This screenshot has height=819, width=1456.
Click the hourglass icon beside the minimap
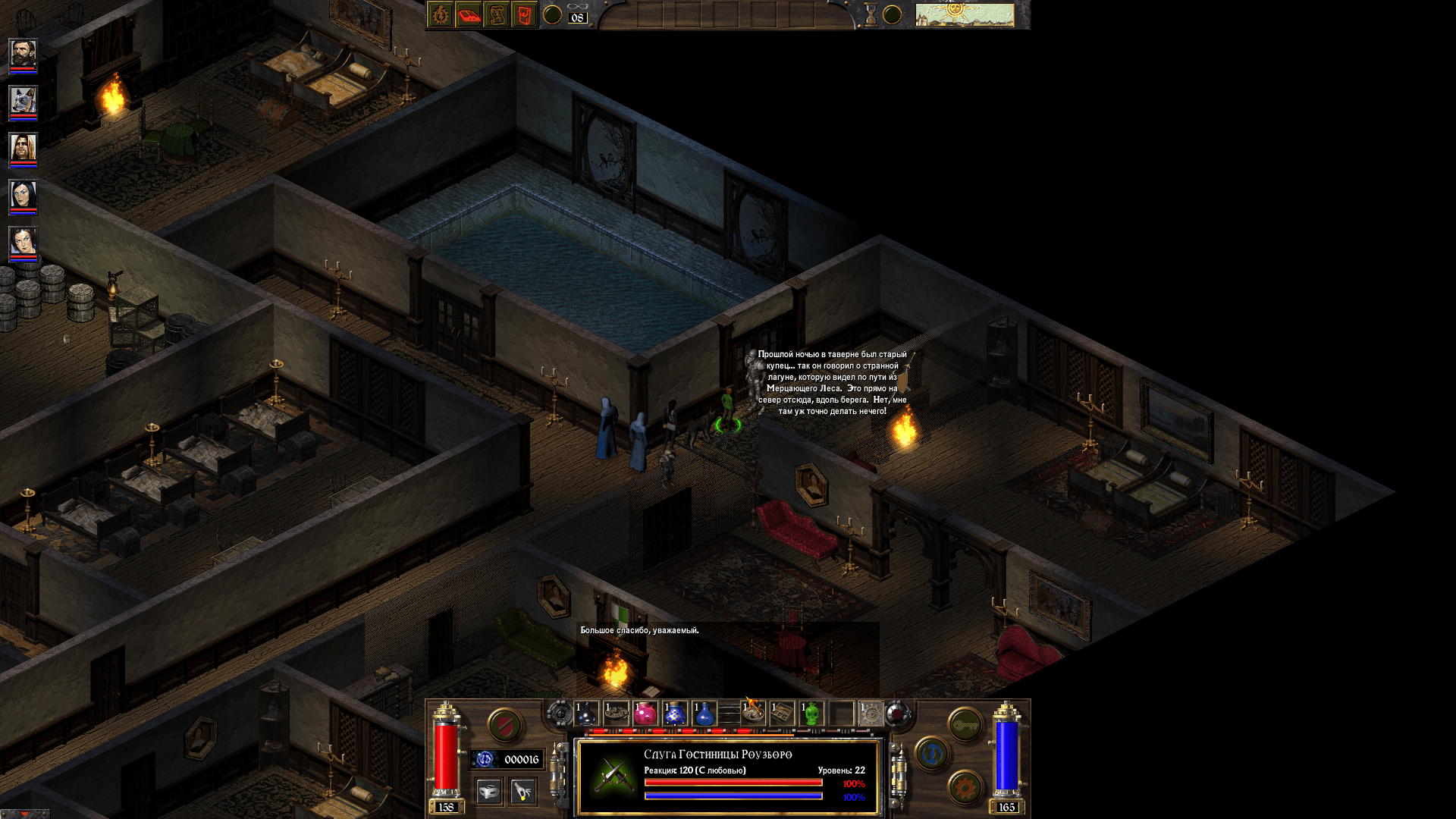[870, 14]
